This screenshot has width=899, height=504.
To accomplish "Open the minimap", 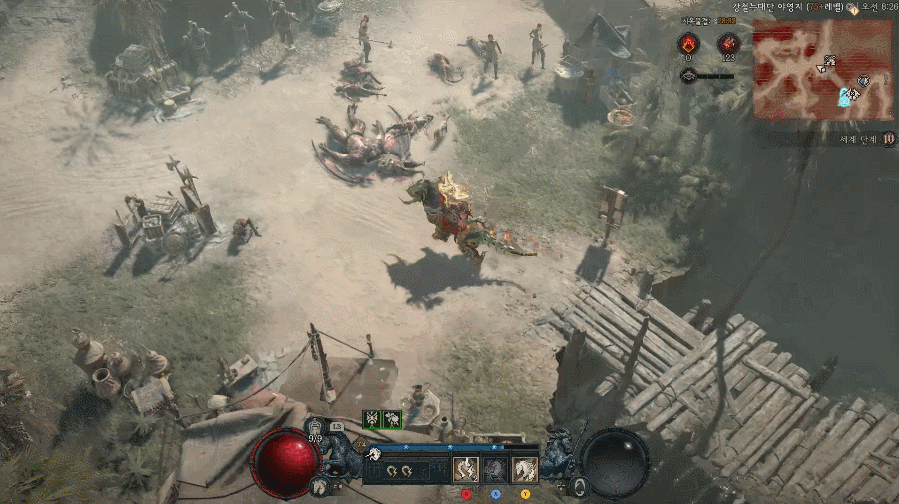I will [823, 68].
